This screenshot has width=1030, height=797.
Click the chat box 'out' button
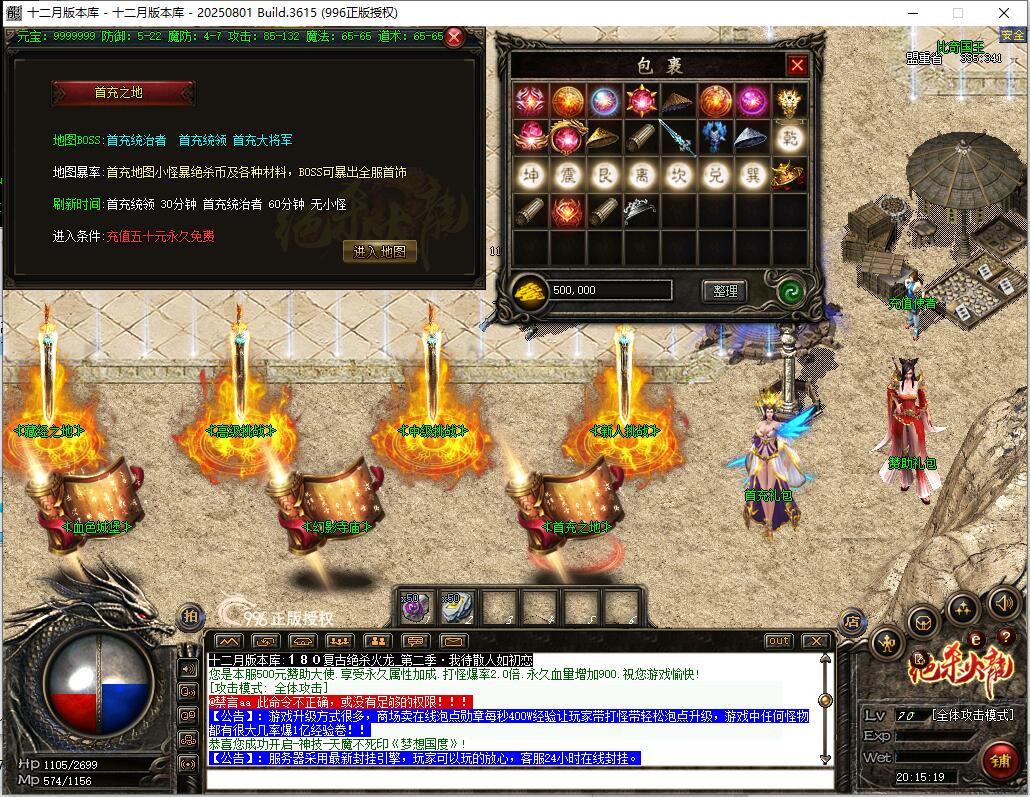pos(778,641)
